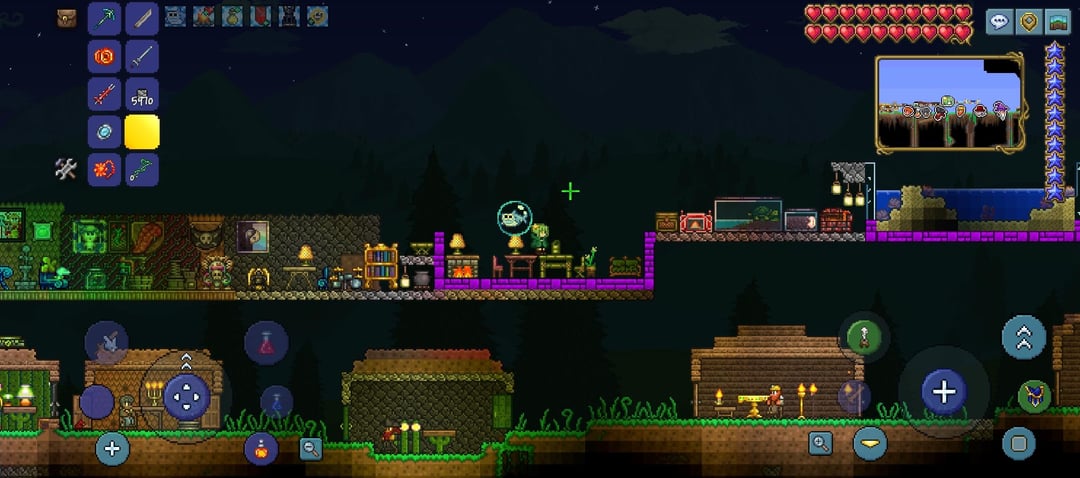Select the pickaxe hotbar slot

(104, 17)
